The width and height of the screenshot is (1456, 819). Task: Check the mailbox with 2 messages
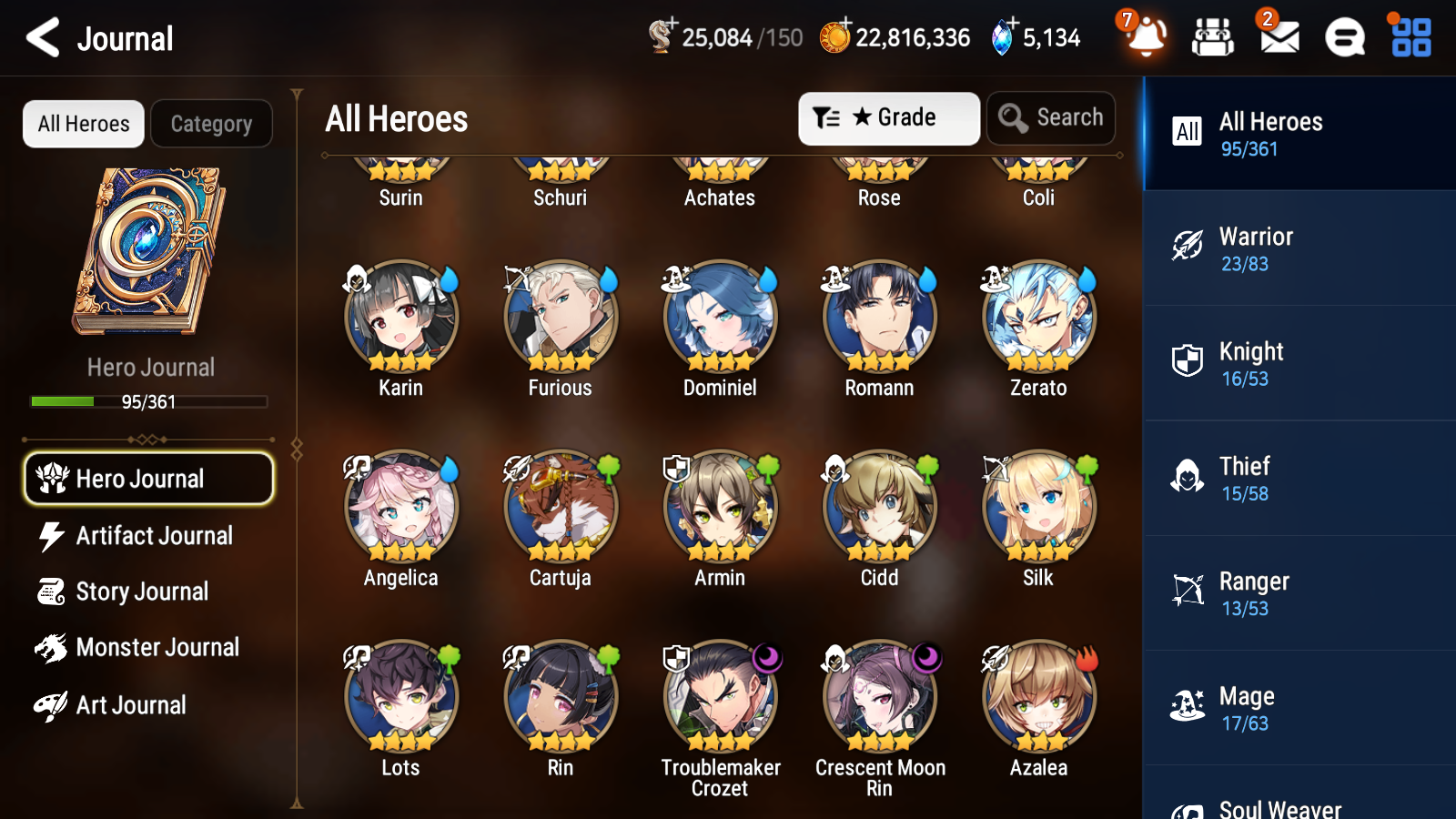(1278, 37)
